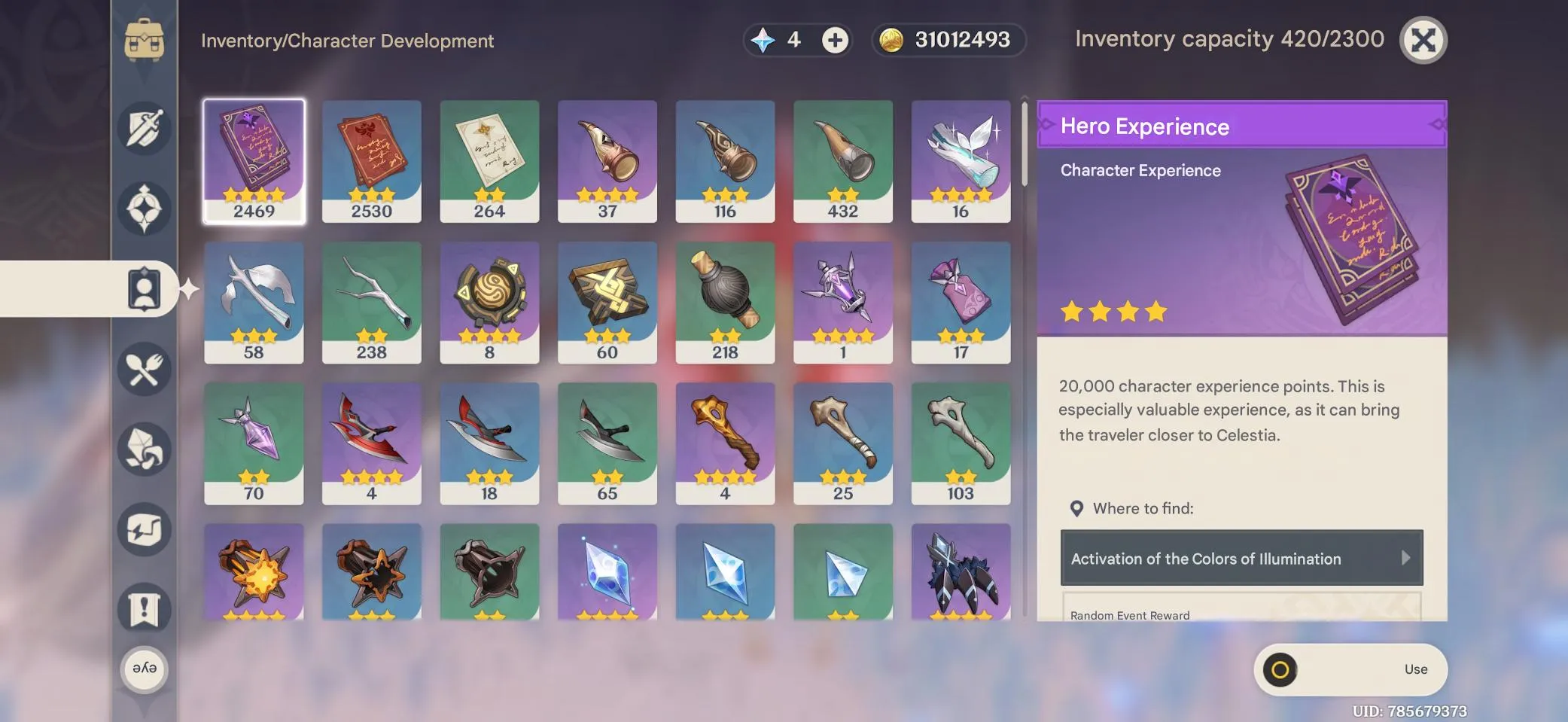
Task: Open the food and consumables category
Action: (x=145, y=368)
